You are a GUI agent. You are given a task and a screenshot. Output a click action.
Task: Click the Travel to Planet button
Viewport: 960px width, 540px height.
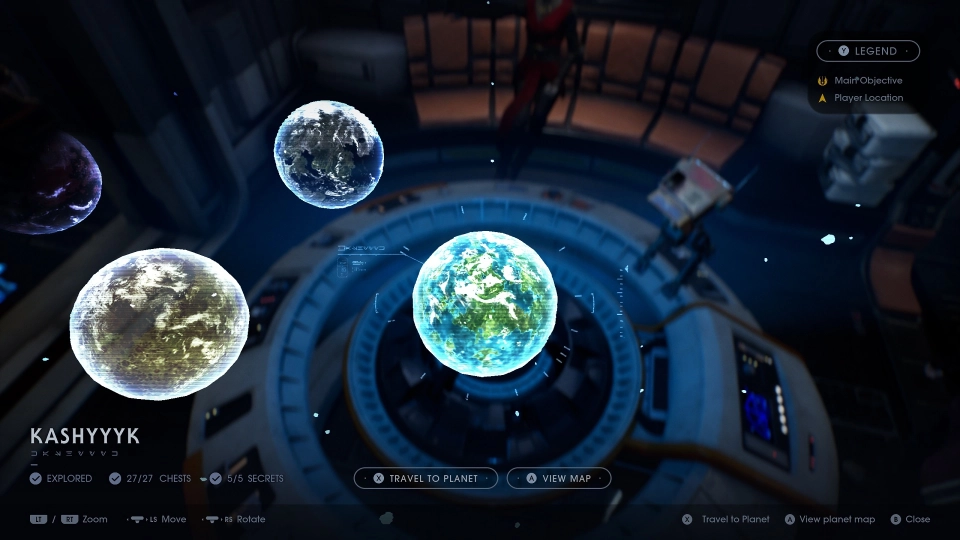pyautogui.click(x=426, y=478)
